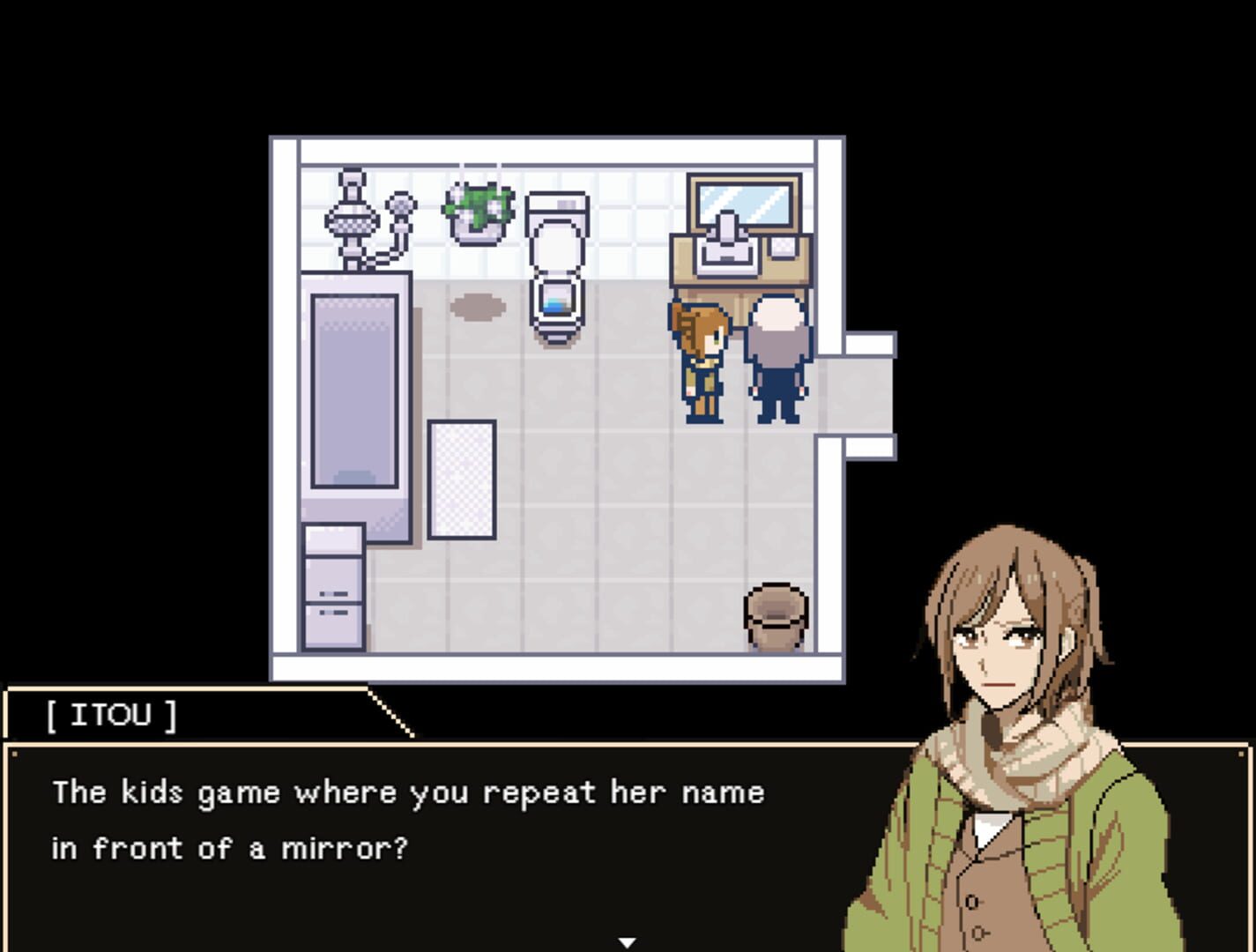Click the continue arrow below the dialogue
1256x952 pixels.
[628, 942]
